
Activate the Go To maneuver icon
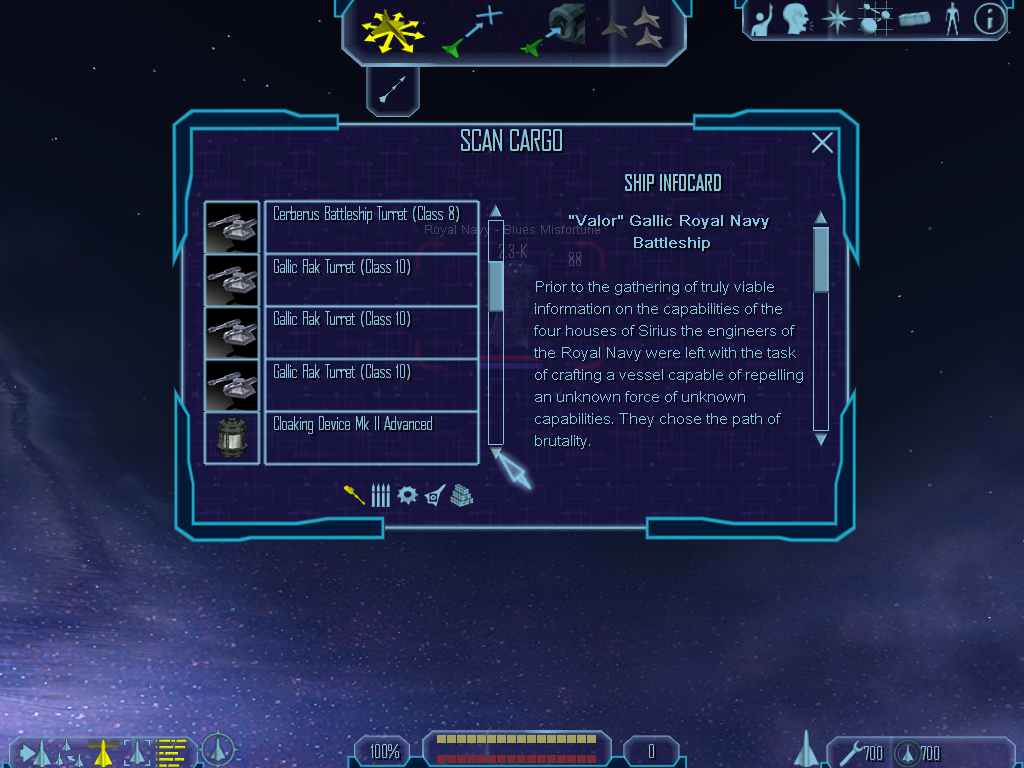click(x=471, y=30)
